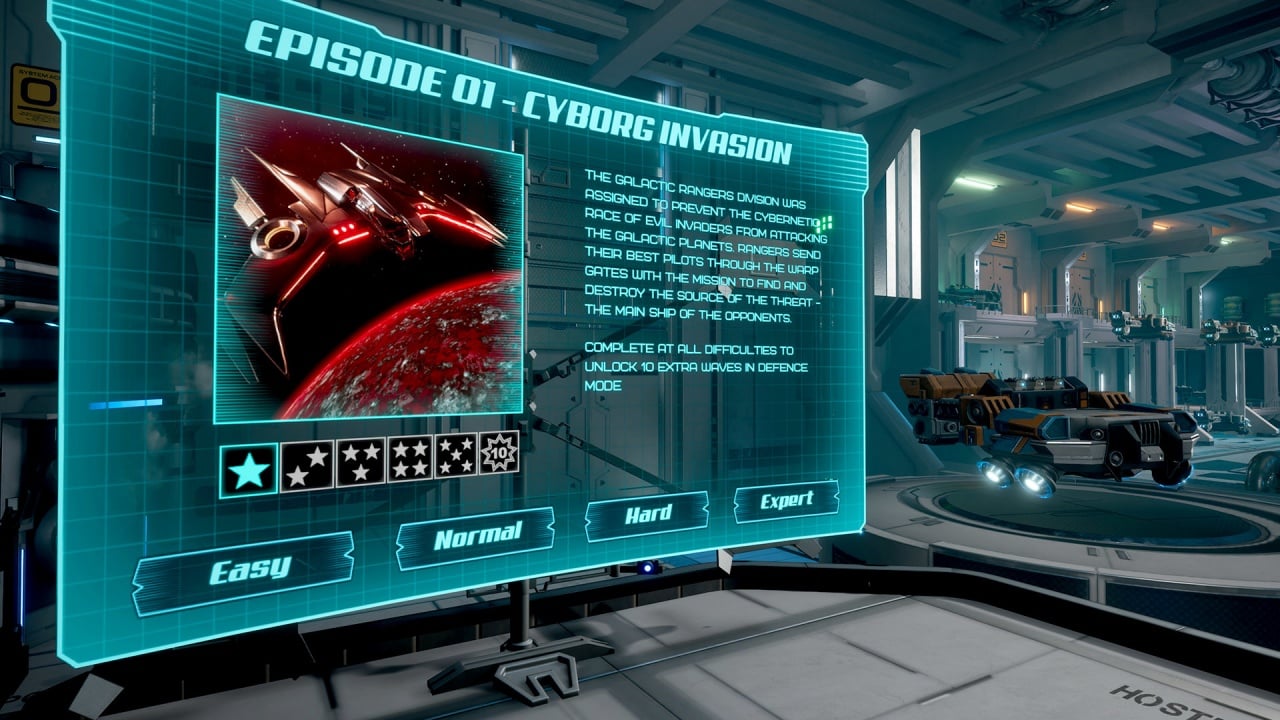
Task: Pick Expert difficulty
Action: click(x=786, y=501)
